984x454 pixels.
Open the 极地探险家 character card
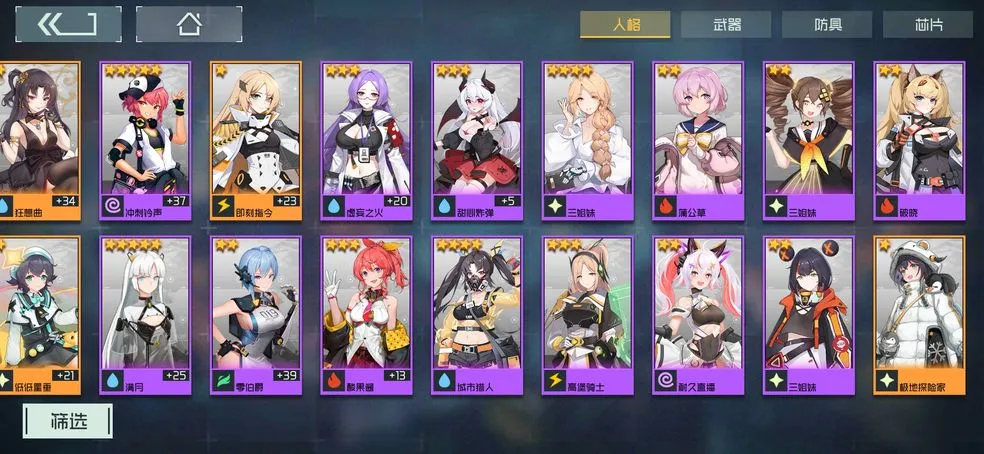click(x=919, y=315)
